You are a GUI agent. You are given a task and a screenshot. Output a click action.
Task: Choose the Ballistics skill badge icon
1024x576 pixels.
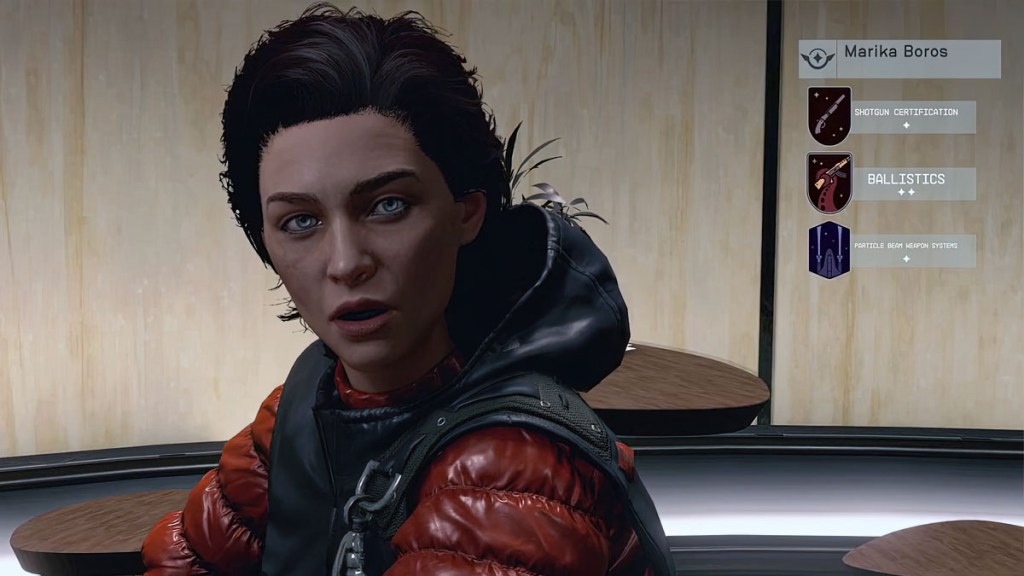(x=829, y=183)
